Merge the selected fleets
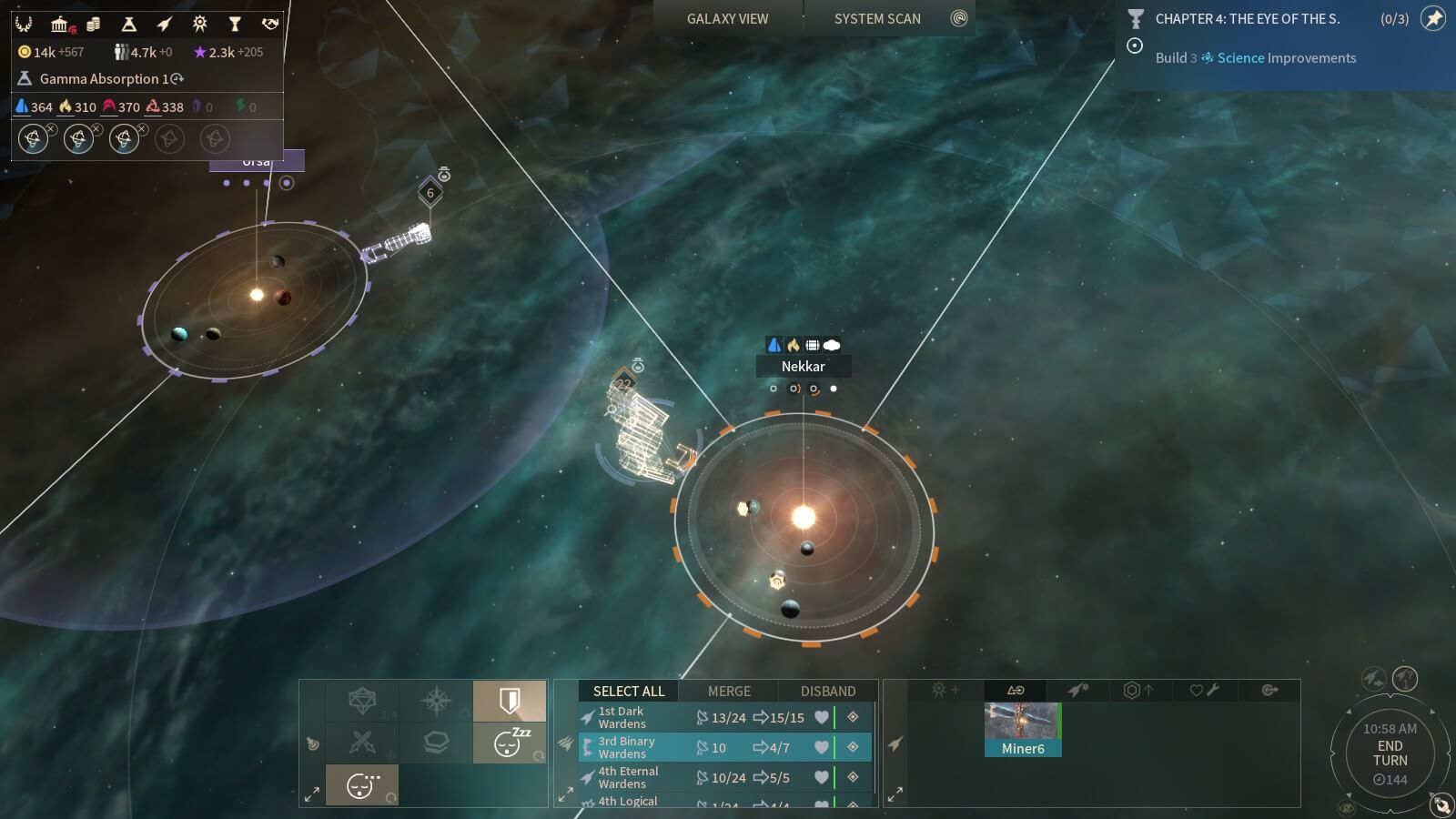Viewport: 1456px width, 819px height. click(729, 691)
